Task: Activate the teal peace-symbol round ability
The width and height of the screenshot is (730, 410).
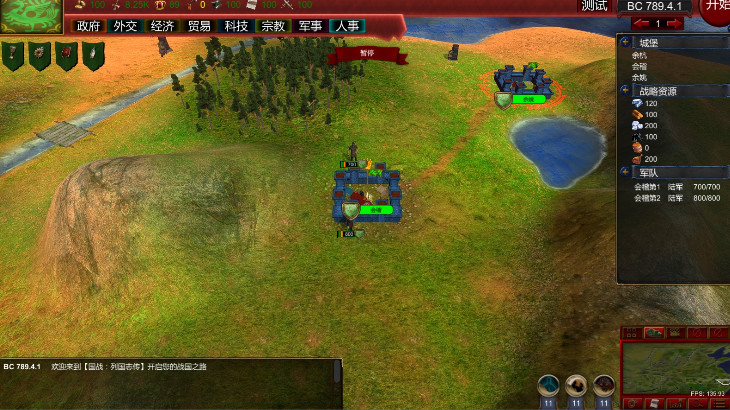Action: (548, 385)
